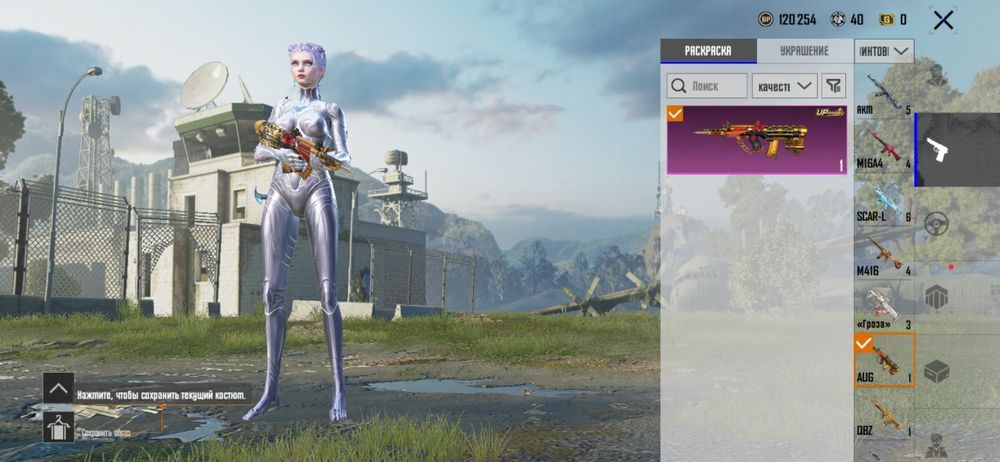The width and height of the screenshot is (1000, 462).
Task: Choose the QBZ weapon entry
Action: (883, 415)
